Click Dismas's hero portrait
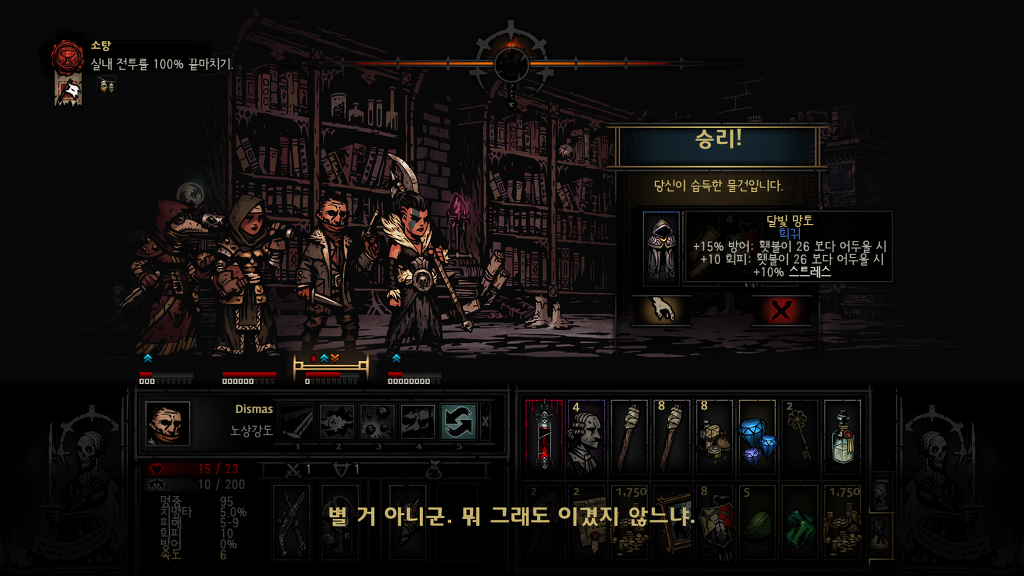 [x=167, y=424]
